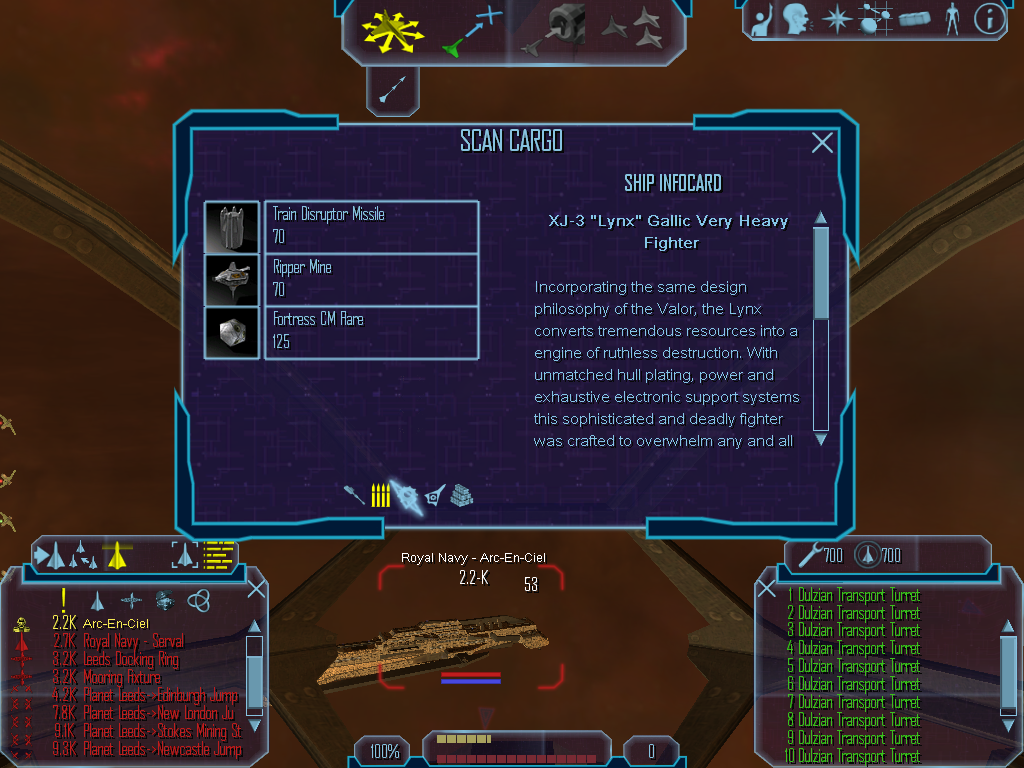Viewport: 1024px width, 768px height.
Task: Activate the yellow free flight maneuver icon
Action: coord(393,30)
